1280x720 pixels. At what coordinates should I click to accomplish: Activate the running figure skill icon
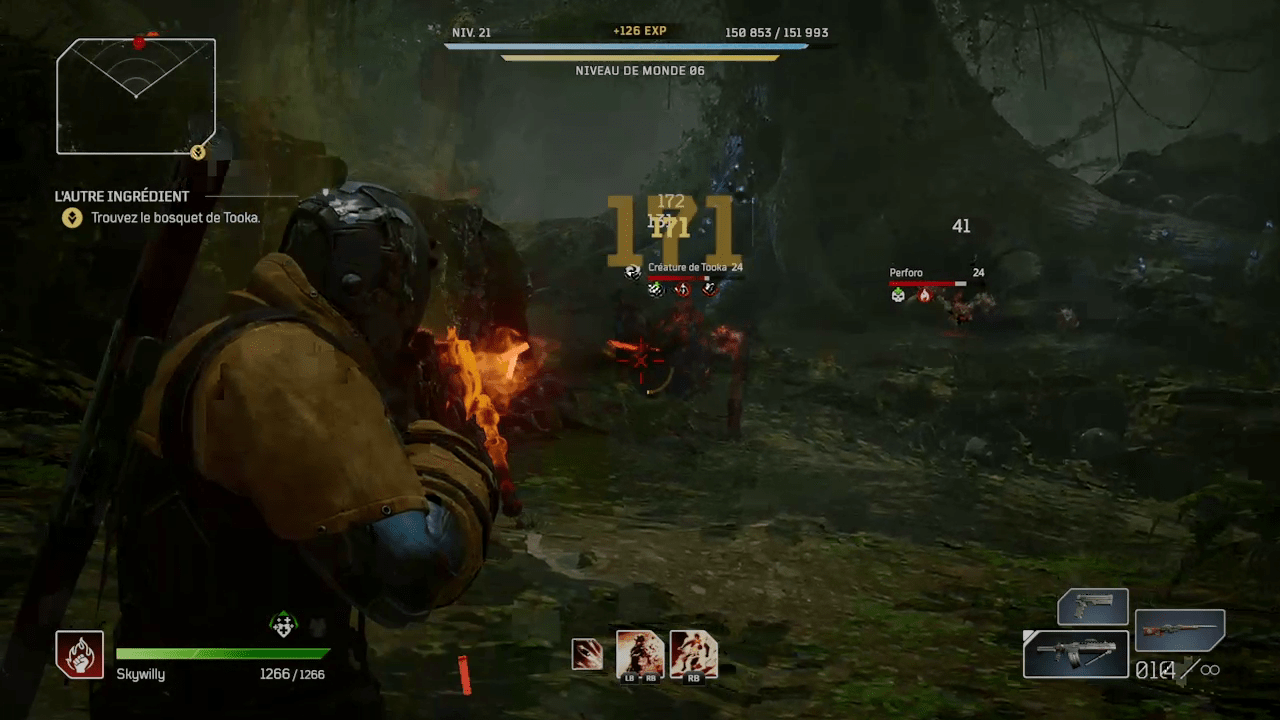click(694, 655)
